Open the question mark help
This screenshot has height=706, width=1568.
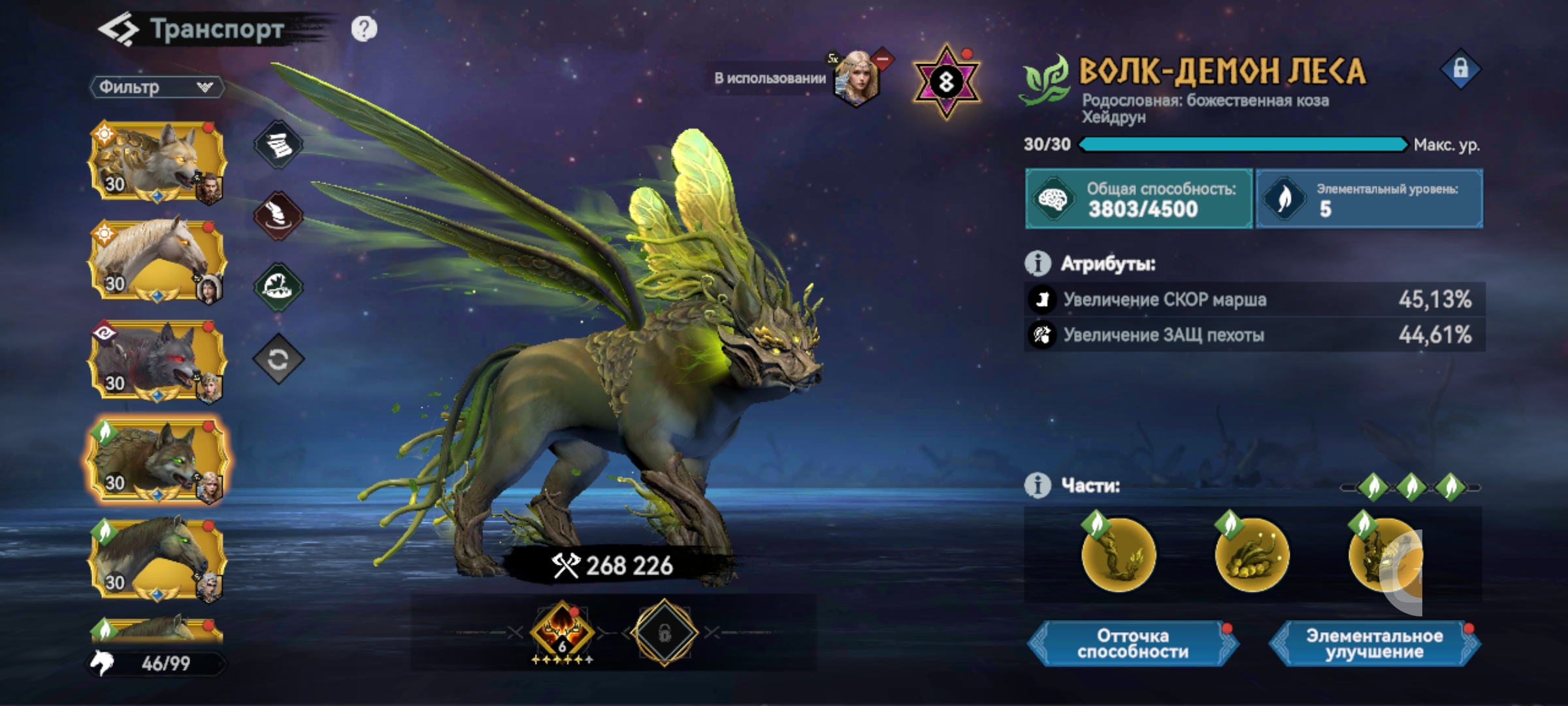364,29
